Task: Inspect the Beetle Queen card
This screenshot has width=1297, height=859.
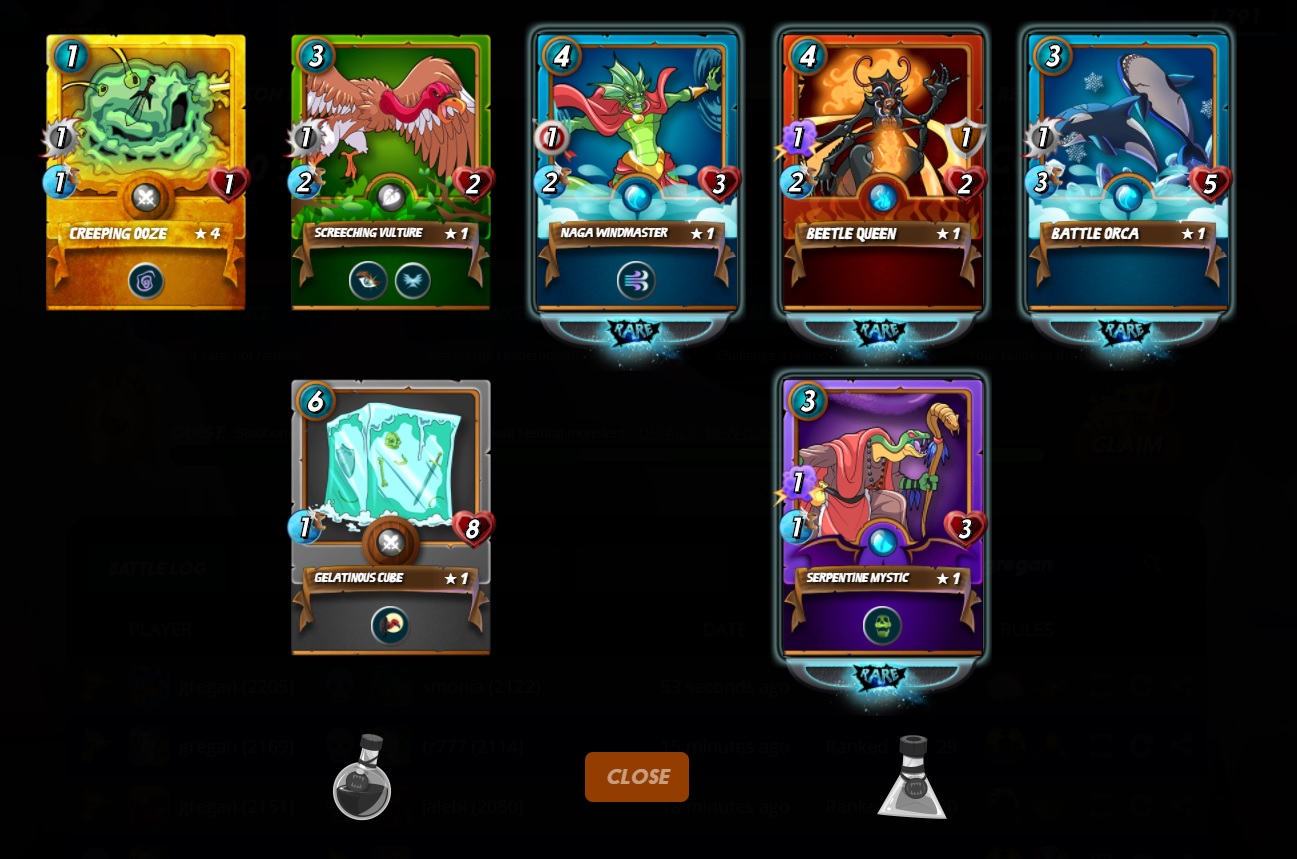Action: [x=883, y=172]
